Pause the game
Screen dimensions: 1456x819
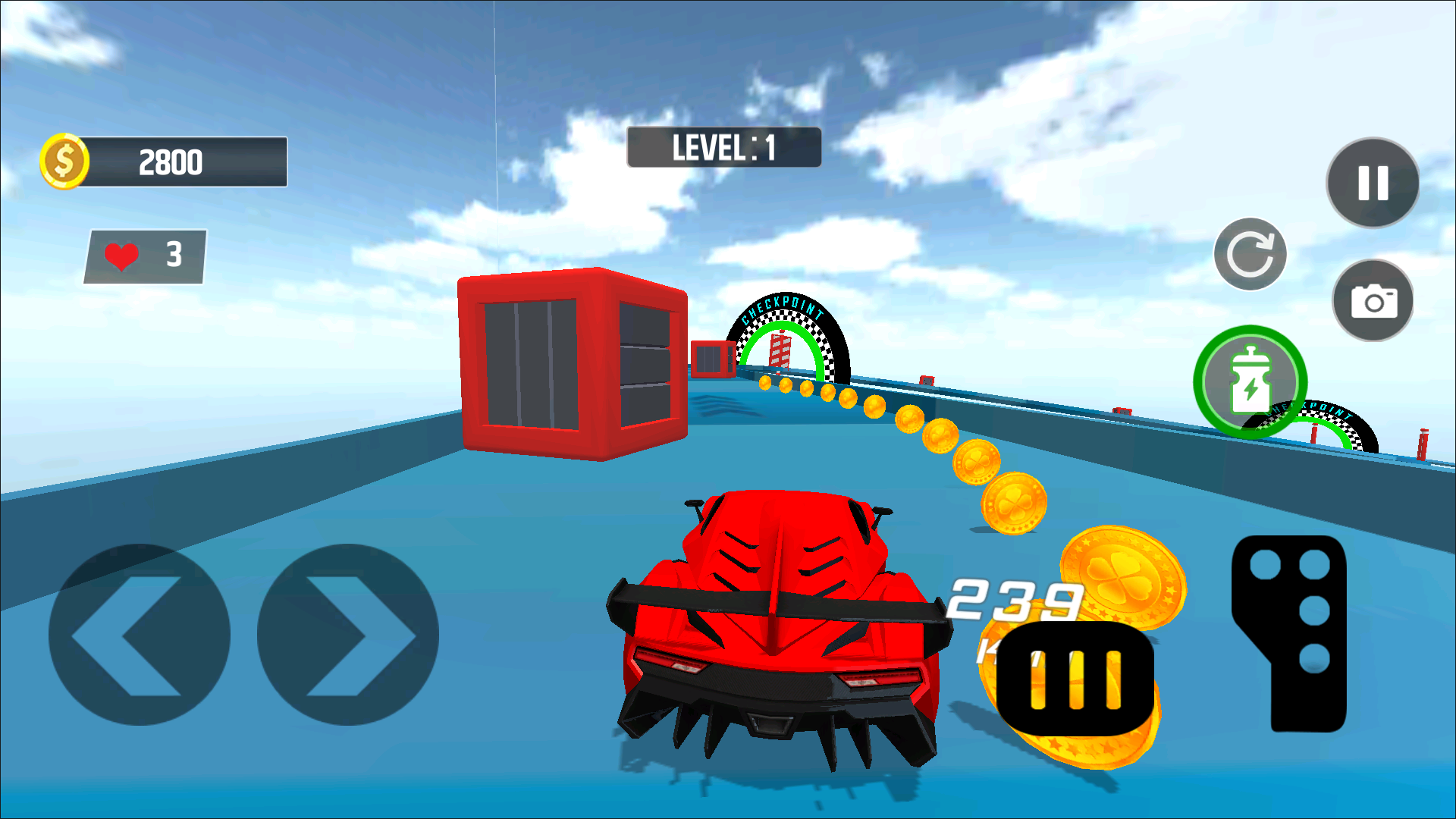[x=1373, y=183]
